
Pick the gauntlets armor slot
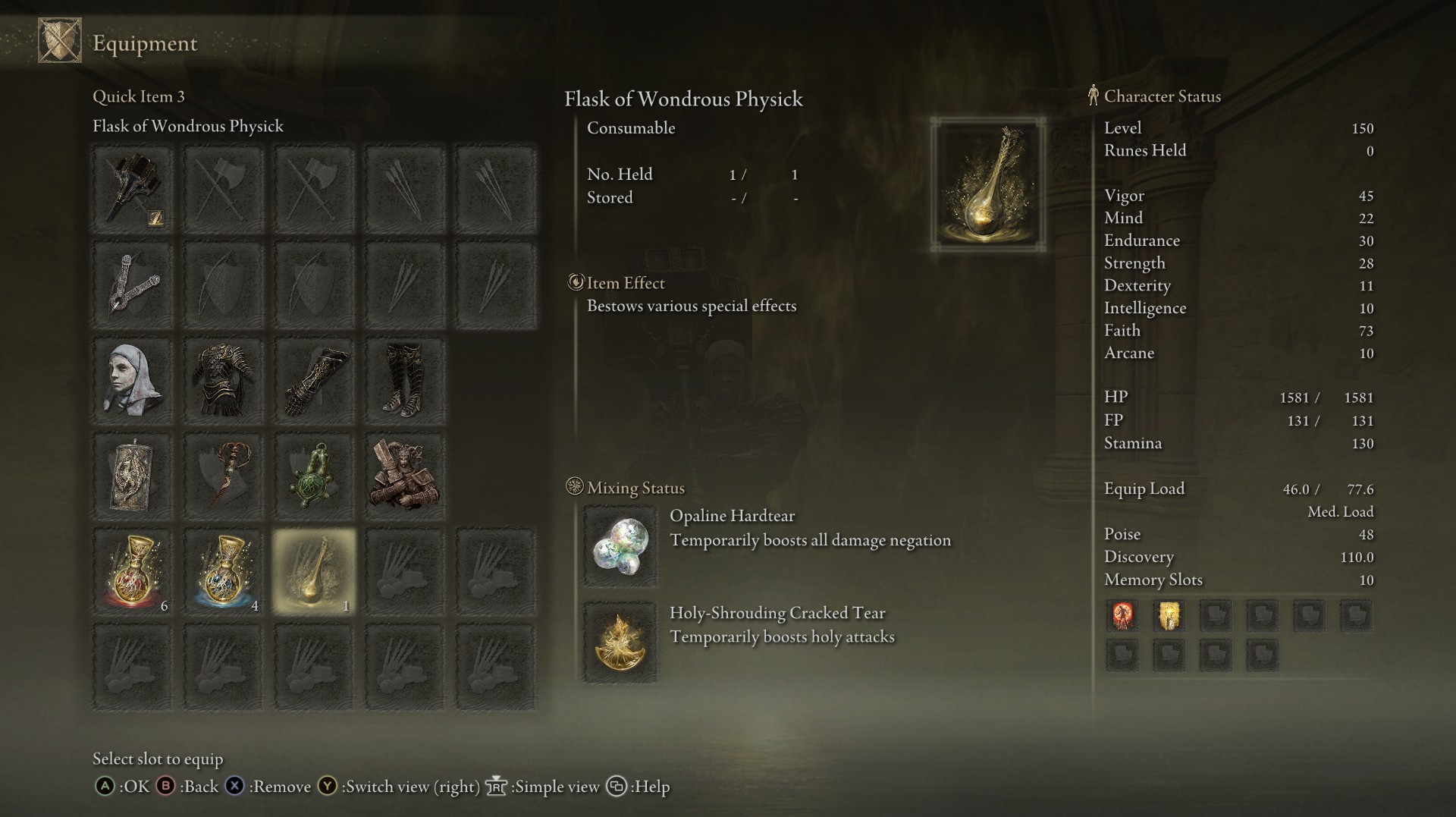tap(314, 380)
